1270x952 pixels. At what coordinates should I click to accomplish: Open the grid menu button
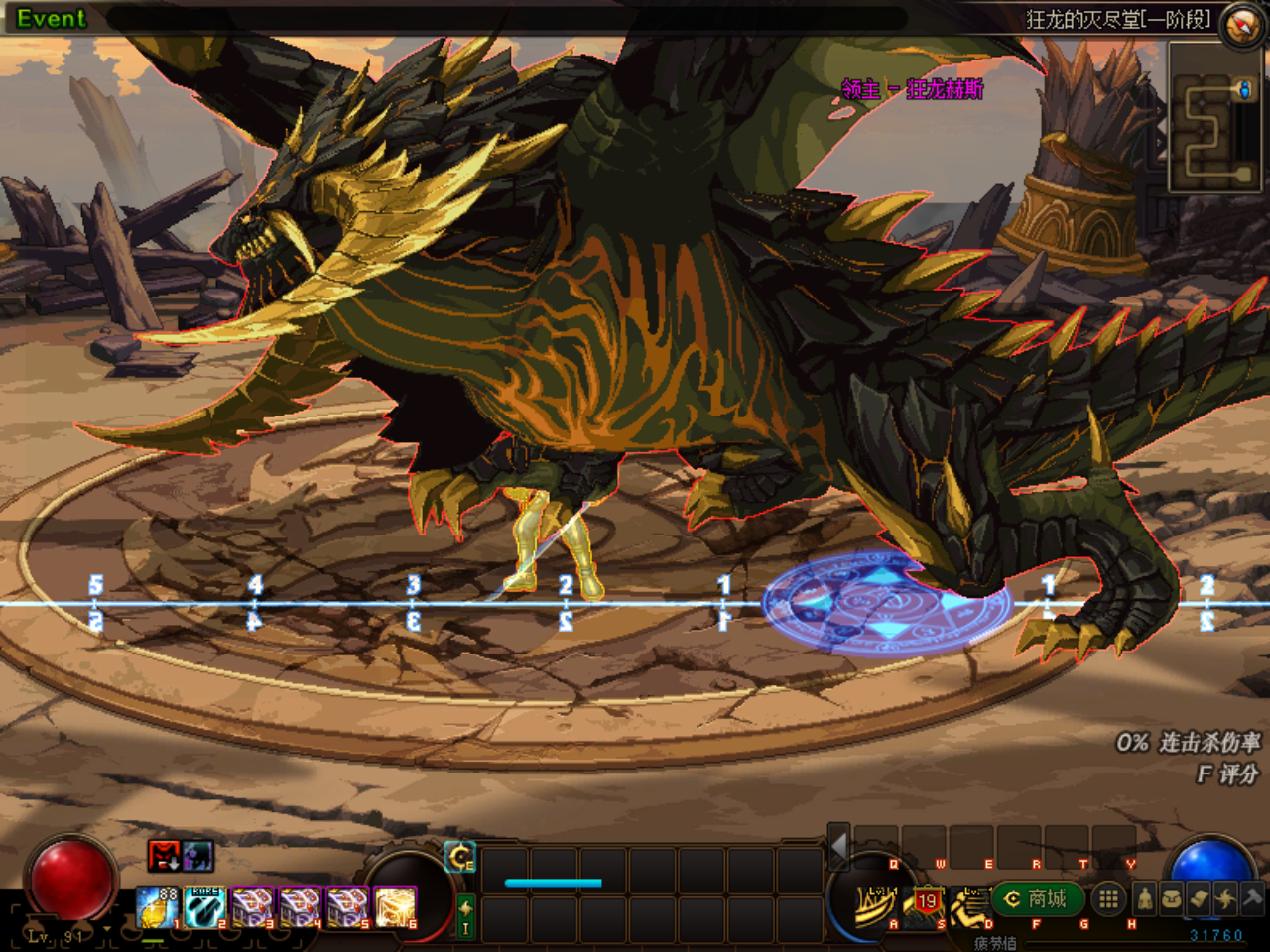(1109, 899)
